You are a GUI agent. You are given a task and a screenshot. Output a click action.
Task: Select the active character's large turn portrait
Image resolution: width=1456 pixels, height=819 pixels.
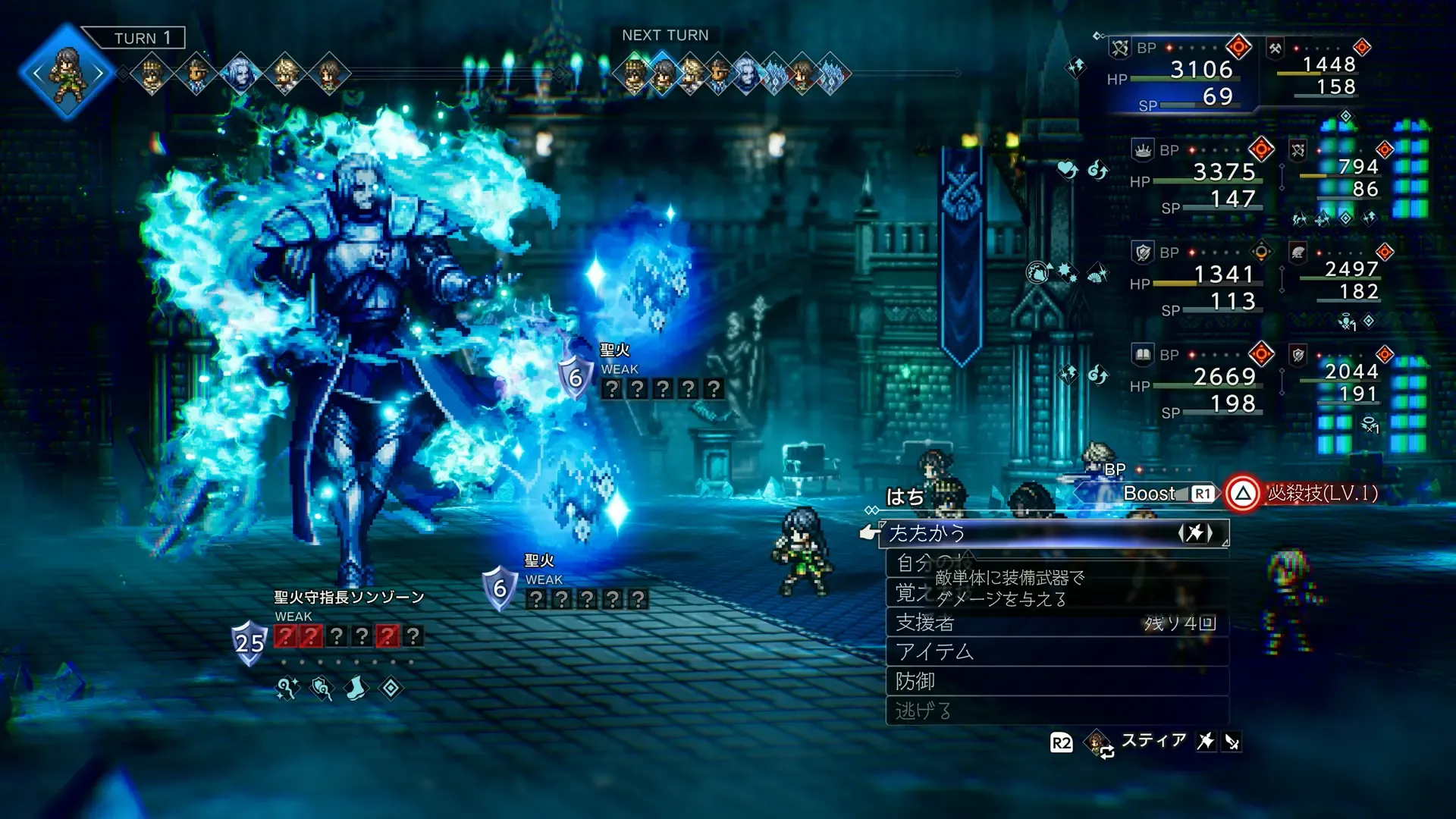tap(67, 73)
